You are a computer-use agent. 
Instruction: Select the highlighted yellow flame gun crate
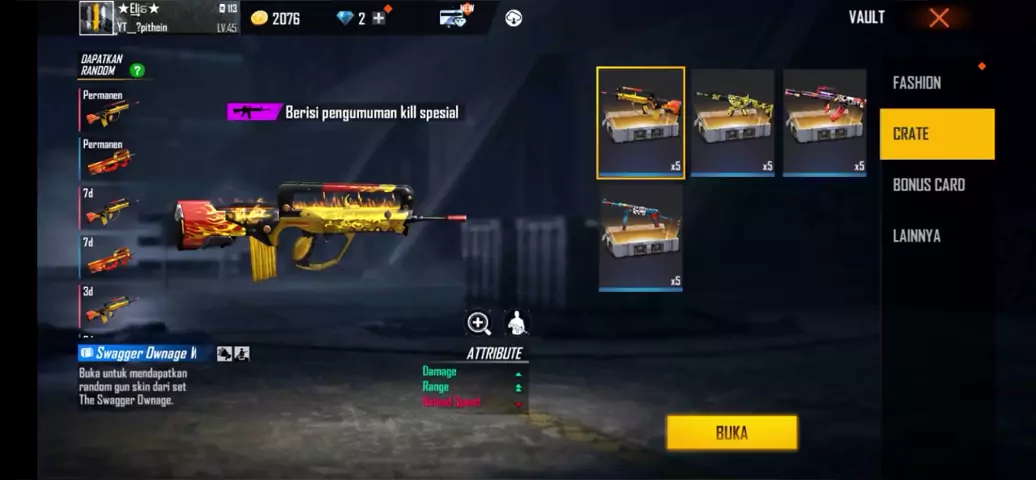coord(641,123)
